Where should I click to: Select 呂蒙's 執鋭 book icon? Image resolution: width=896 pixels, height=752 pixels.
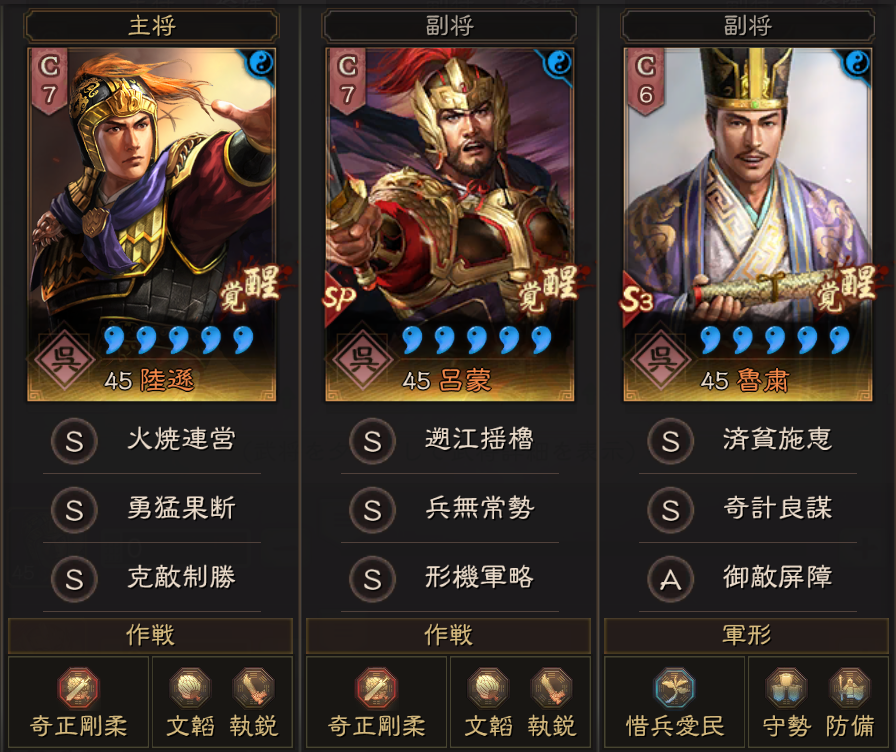(x=552, y=688)
